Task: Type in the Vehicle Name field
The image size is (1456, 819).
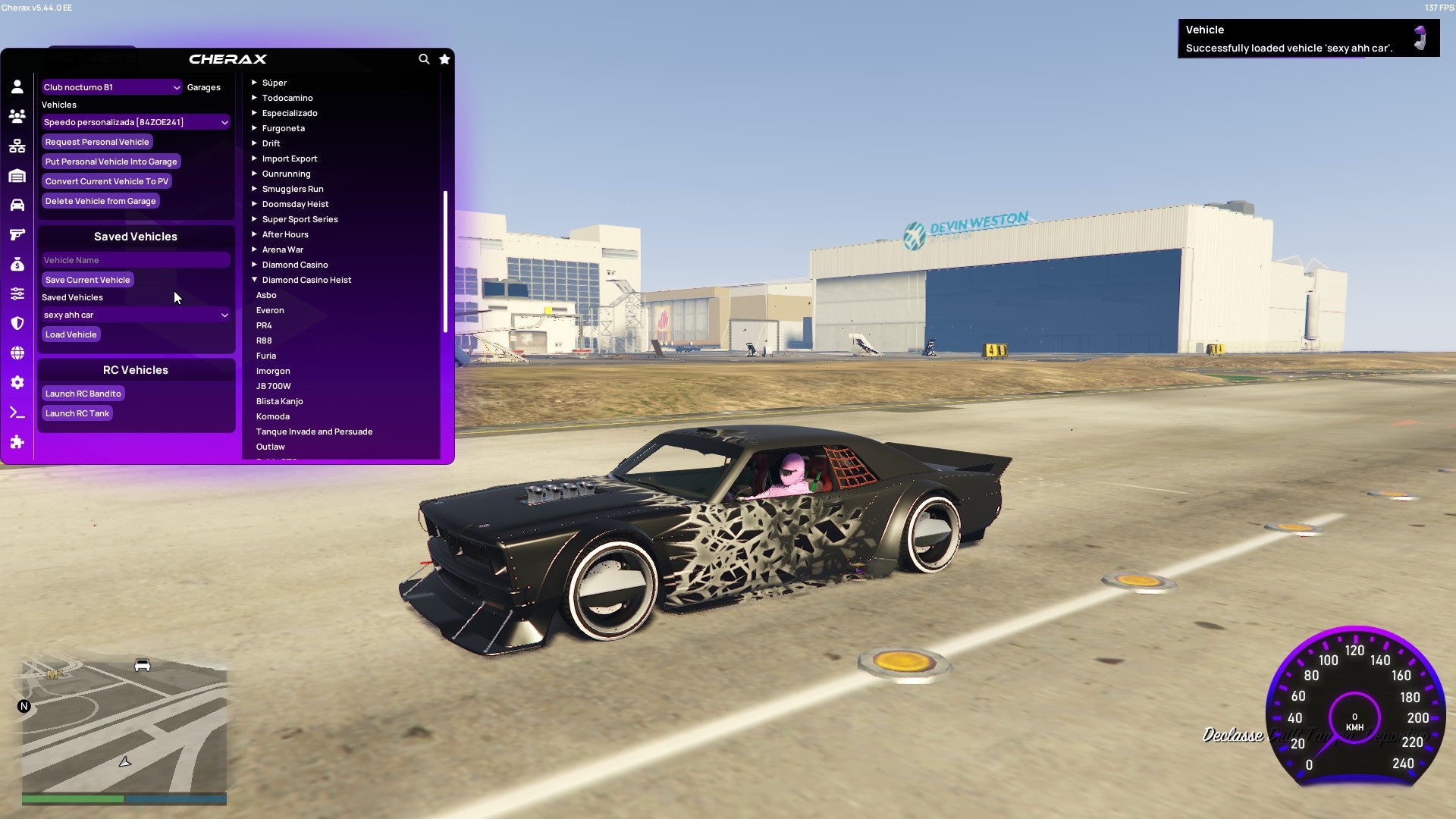Action: [x=135, y=260]
